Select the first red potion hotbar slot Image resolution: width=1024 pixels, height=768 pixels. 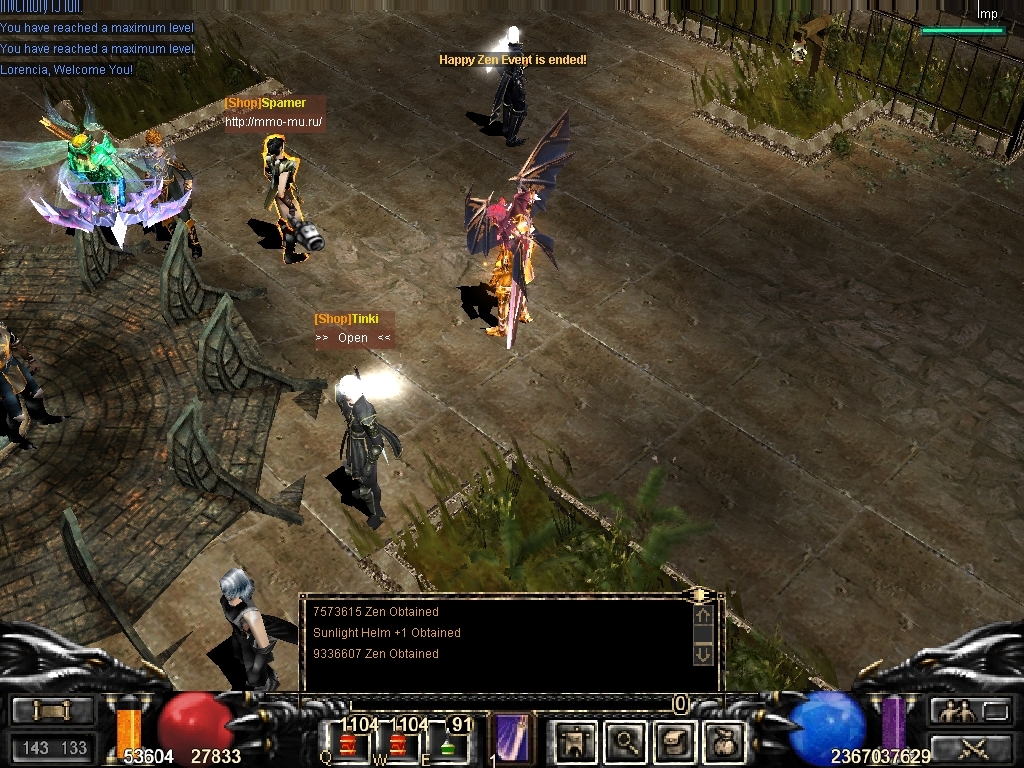[x=348, y=743]
